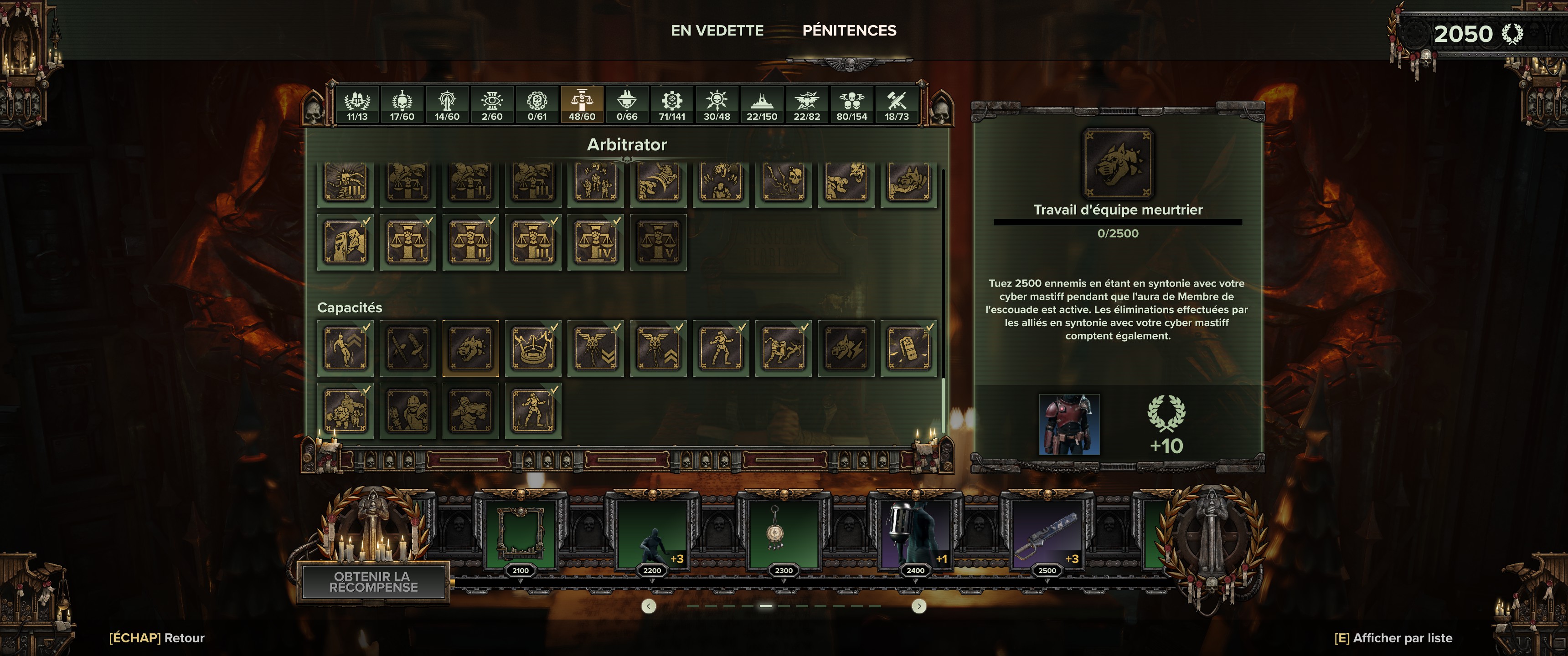
Task: Claim reward with Obtenir la récompense button
Action: point(373,582)
